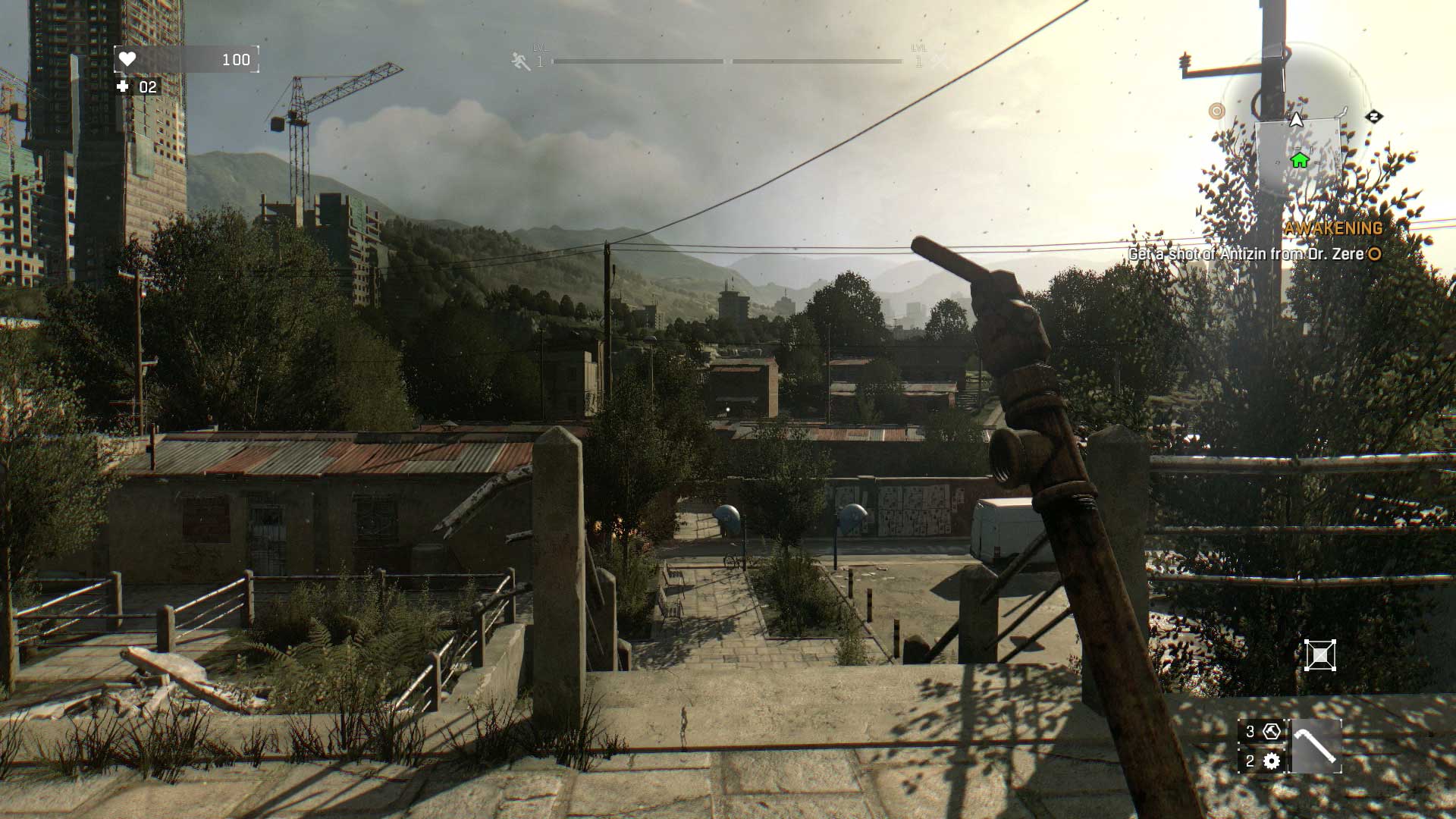This screenshot has height=819, width=1456.
Task: Click the player arrow on the minimap
Action: tap(1296, 119)
